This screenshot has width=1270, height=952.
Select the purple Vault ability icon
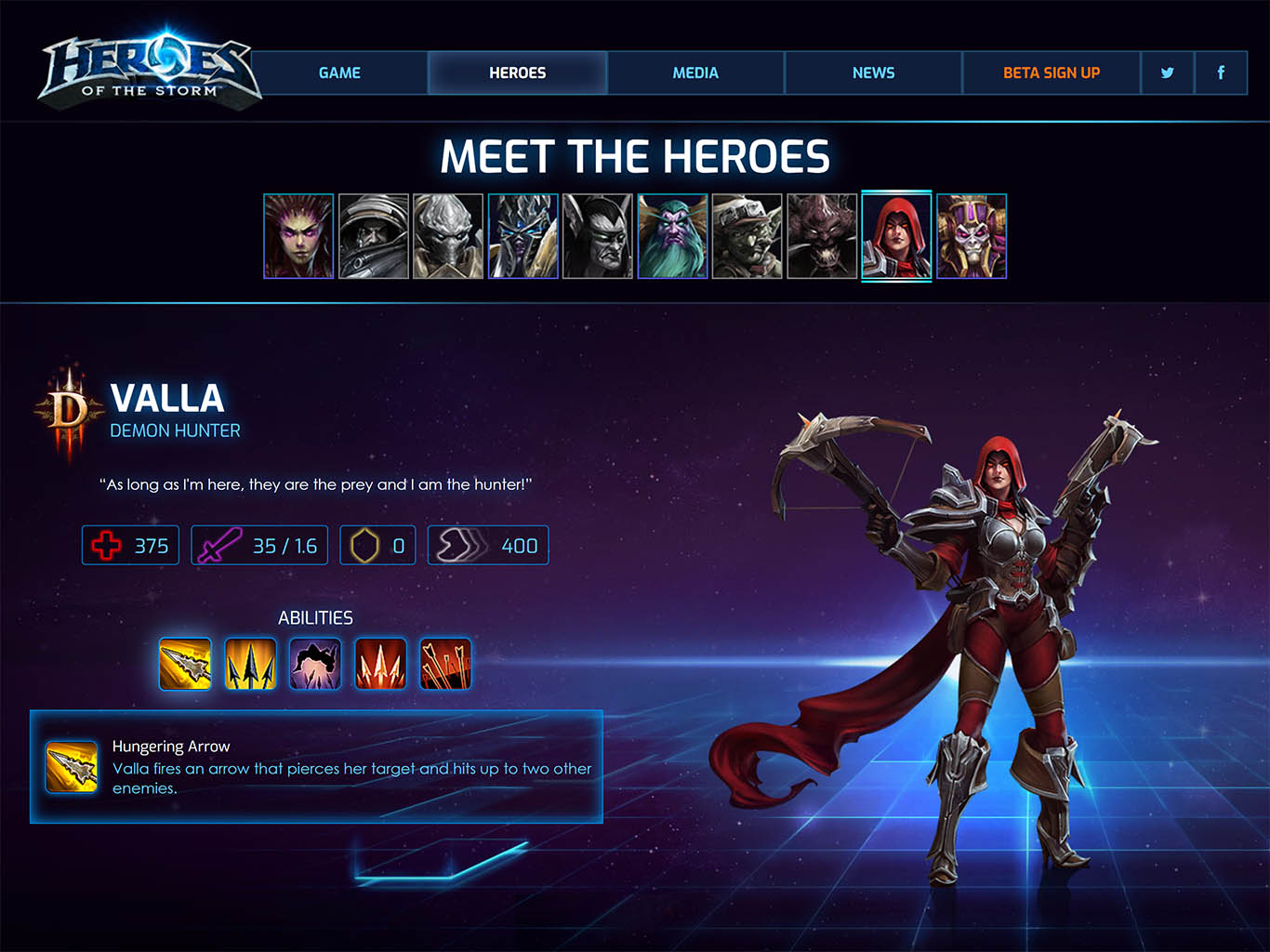(315, 664)
